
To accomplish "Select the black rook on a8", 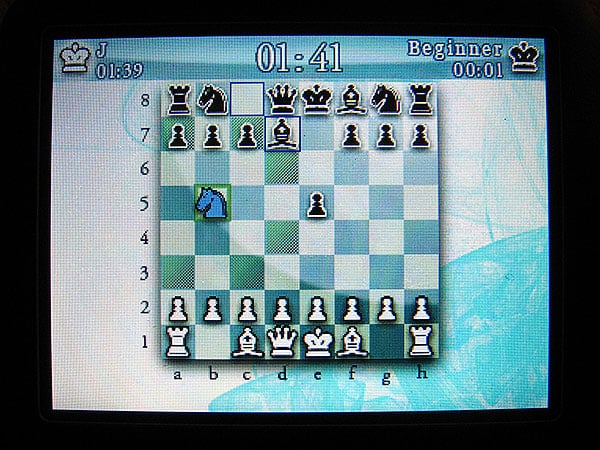I will [178, 99].
